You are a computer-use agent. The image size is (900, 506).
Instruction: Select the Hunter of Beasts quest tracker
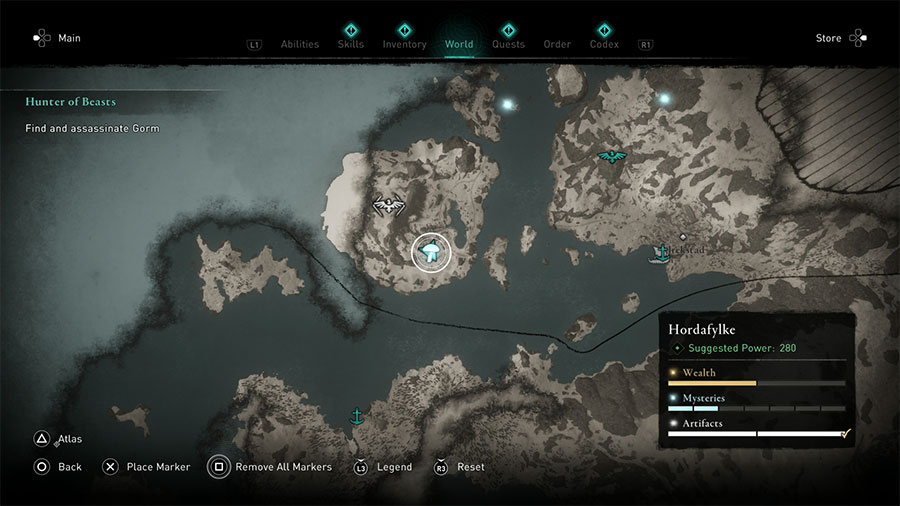point(71,102)
